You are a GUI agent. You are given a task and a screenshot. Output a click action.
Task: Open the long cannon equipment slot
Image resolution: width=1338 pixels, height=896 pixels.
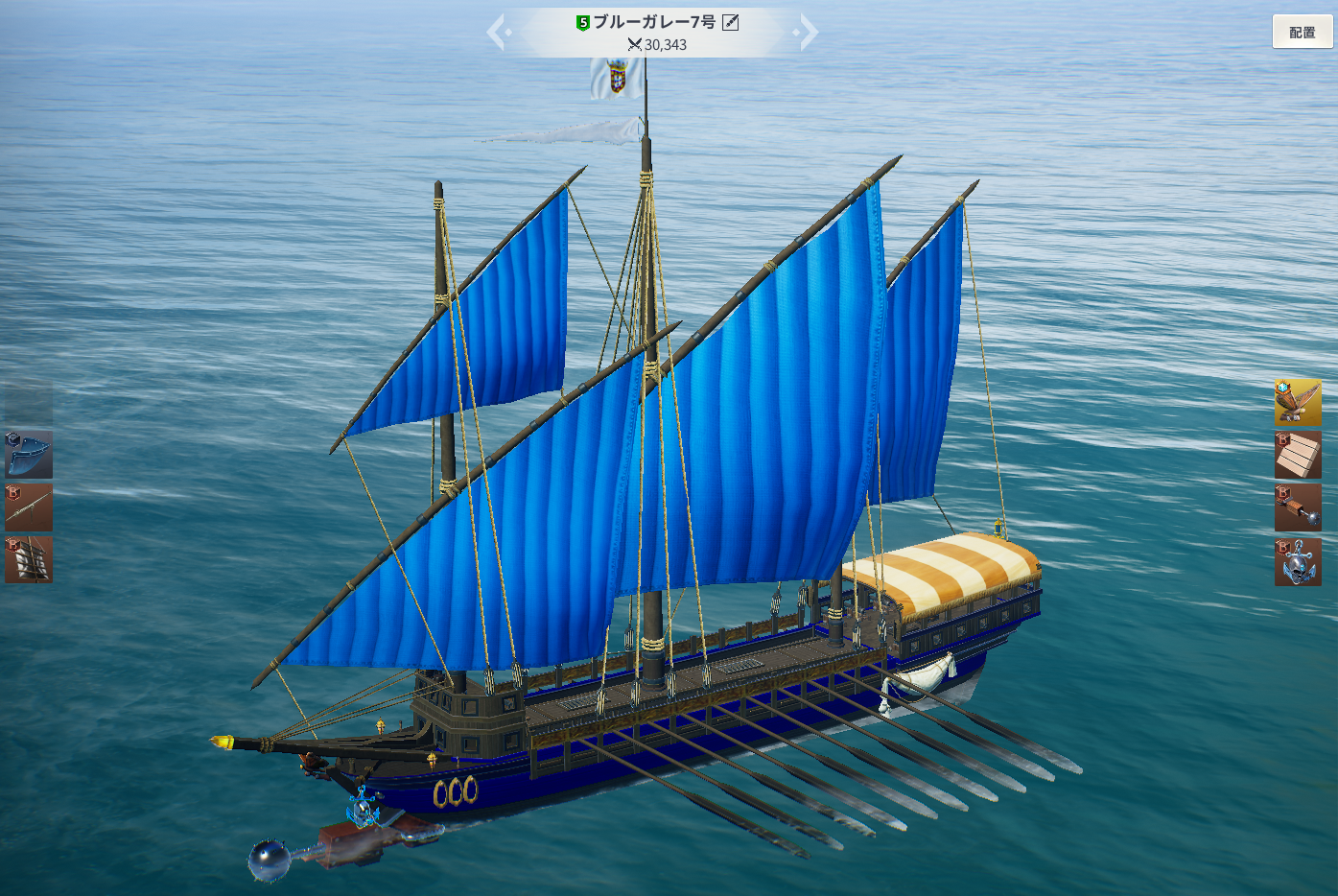pyautogui.click(x=29, y=507)
